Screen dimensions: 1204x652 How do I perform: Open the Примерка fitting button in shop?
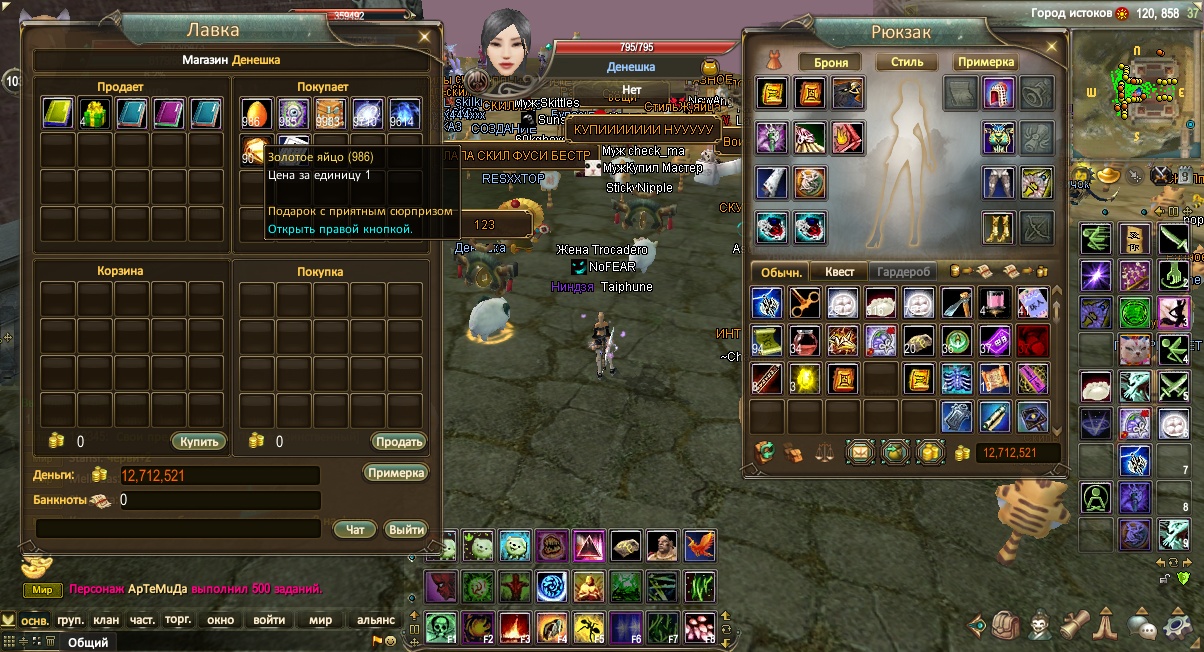point(395,473)
